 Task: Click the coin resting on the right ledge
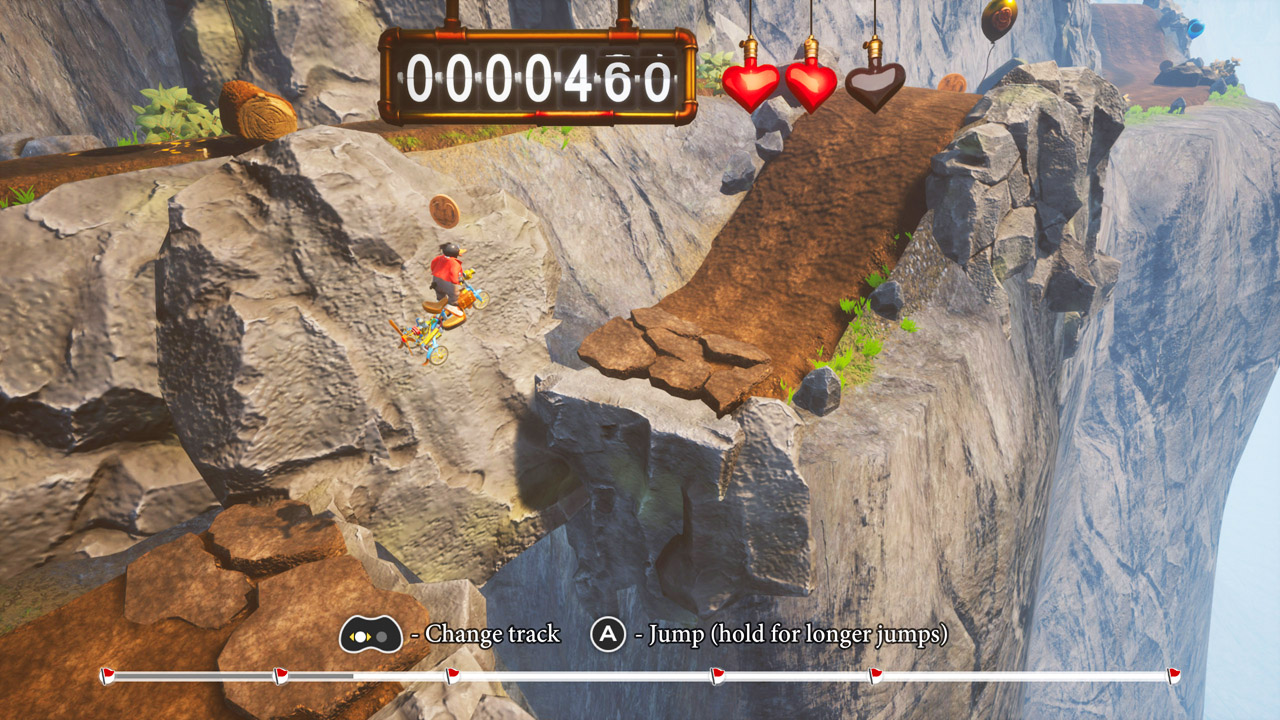pyautogui.click(x=952, y=85)
